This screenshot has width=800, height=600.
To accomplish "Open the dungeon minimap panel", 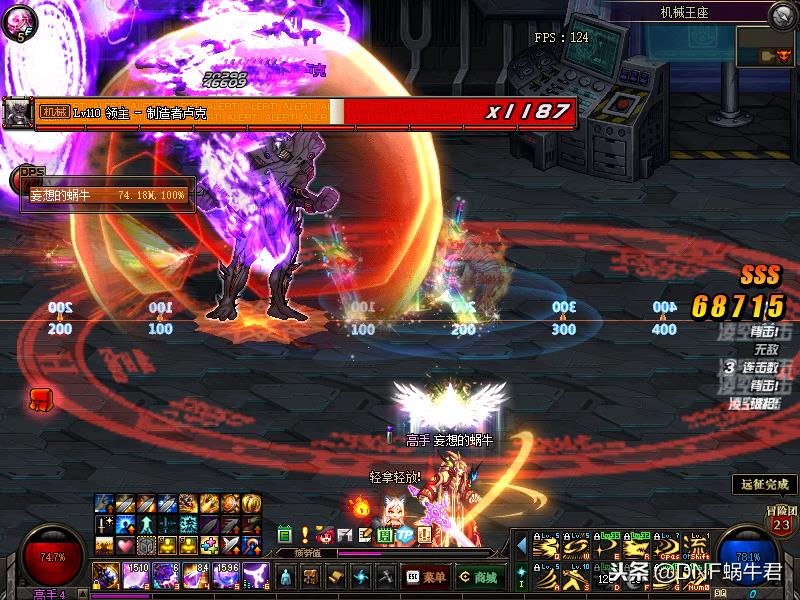I will 767,48.
